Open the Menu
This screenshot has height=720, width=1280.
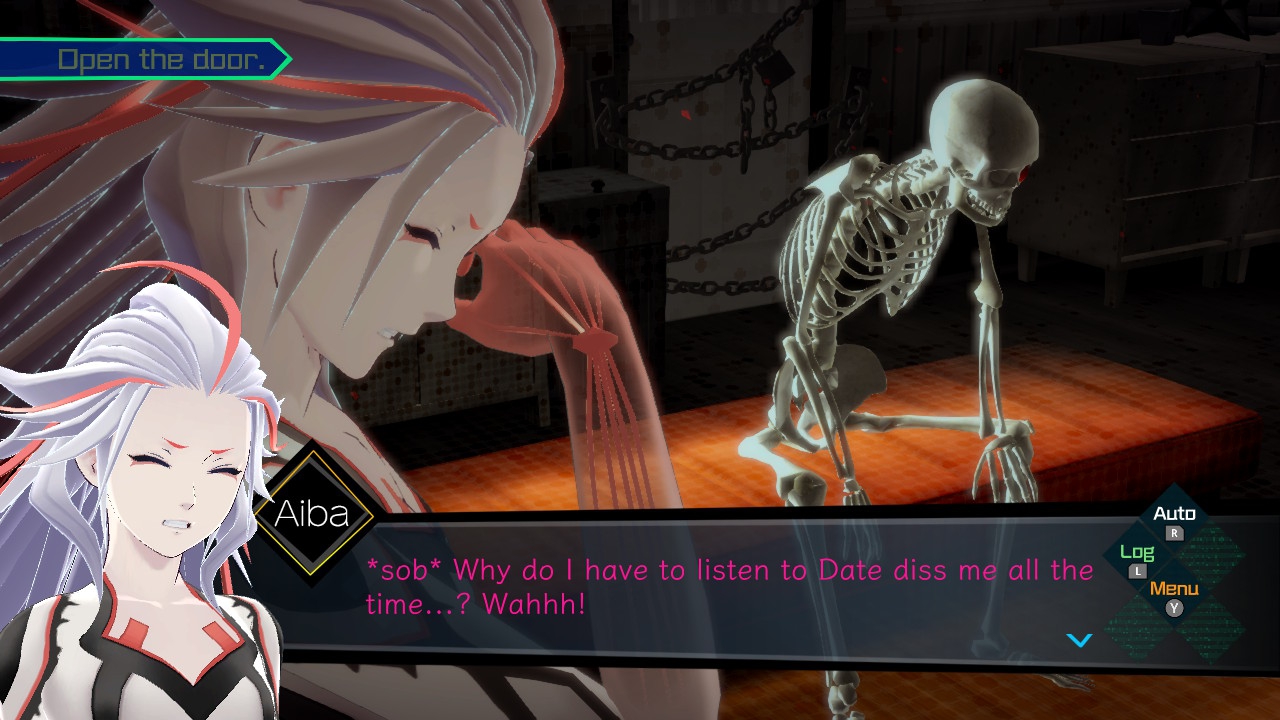[x=1174, y=595]
